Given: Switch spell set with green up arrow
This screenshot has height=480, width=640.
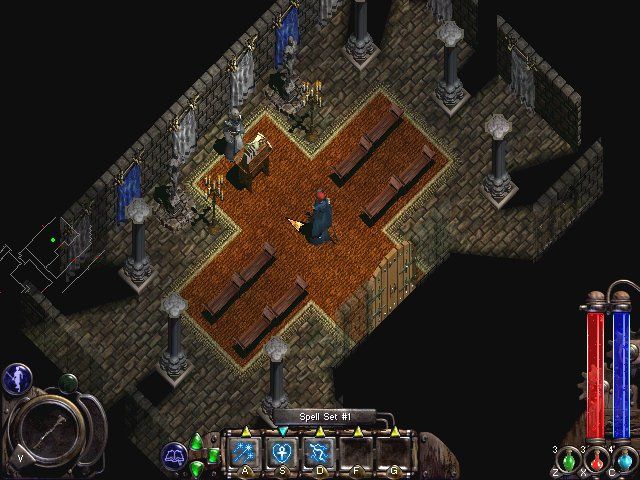Looking at the screenshot, I should tap(197, 441).
